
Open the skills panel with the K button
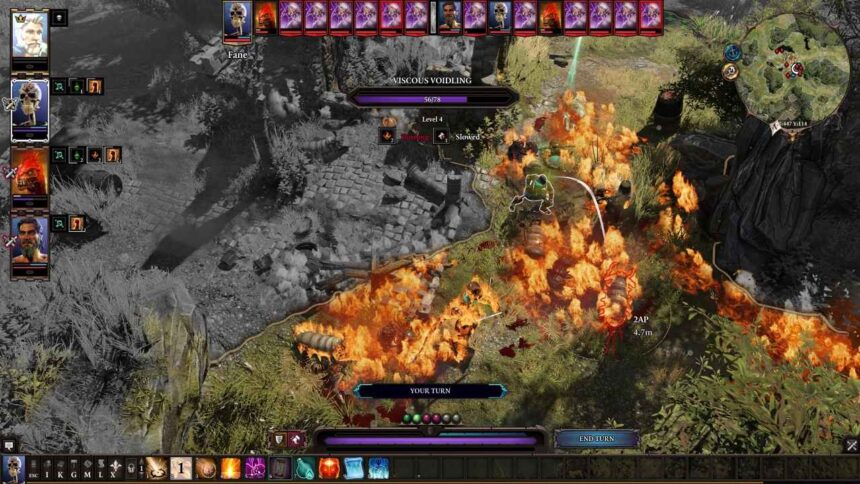(x=60, y=468)
